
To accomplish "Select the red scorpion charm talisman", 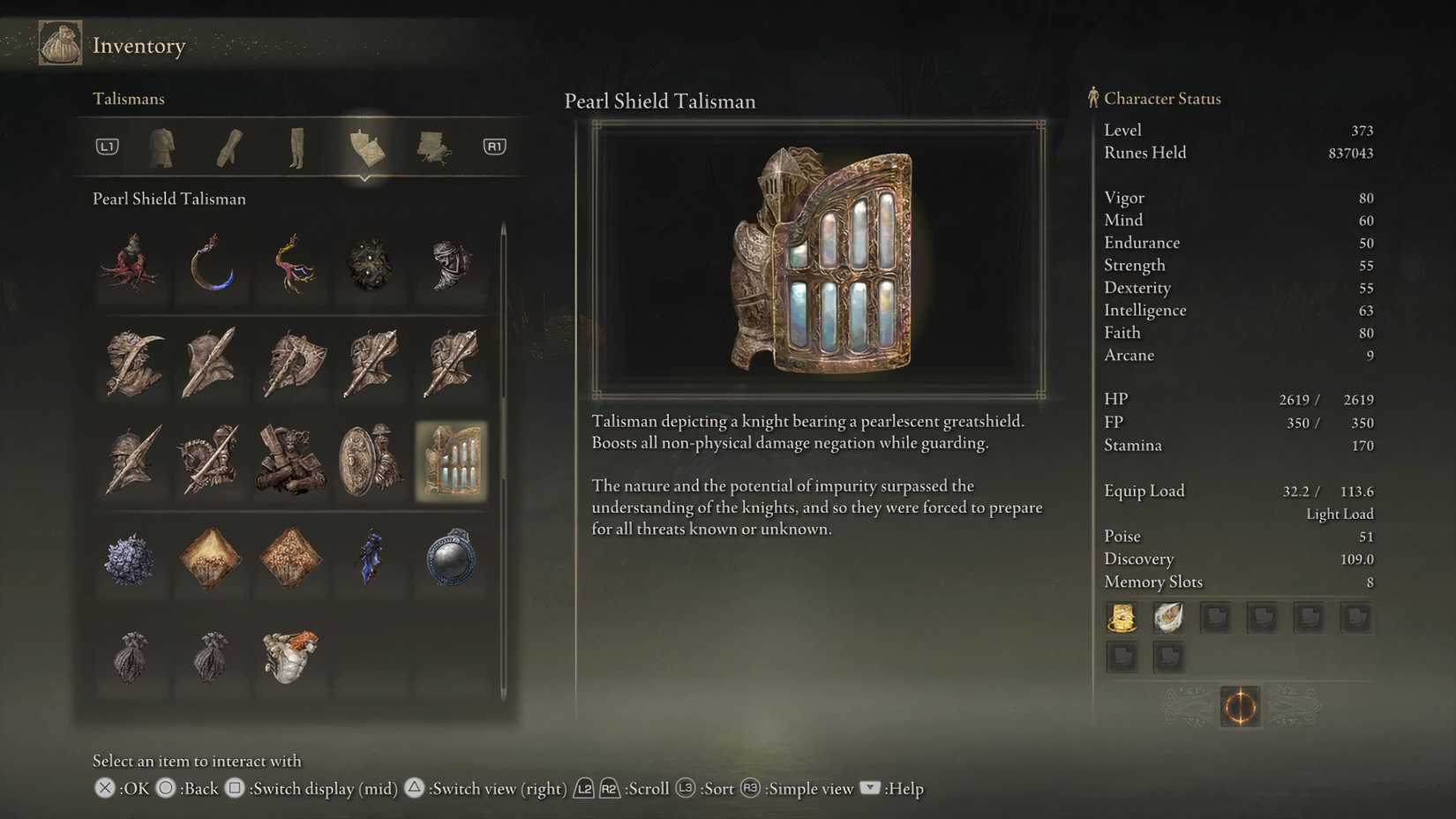I will [x=131, y=269].
